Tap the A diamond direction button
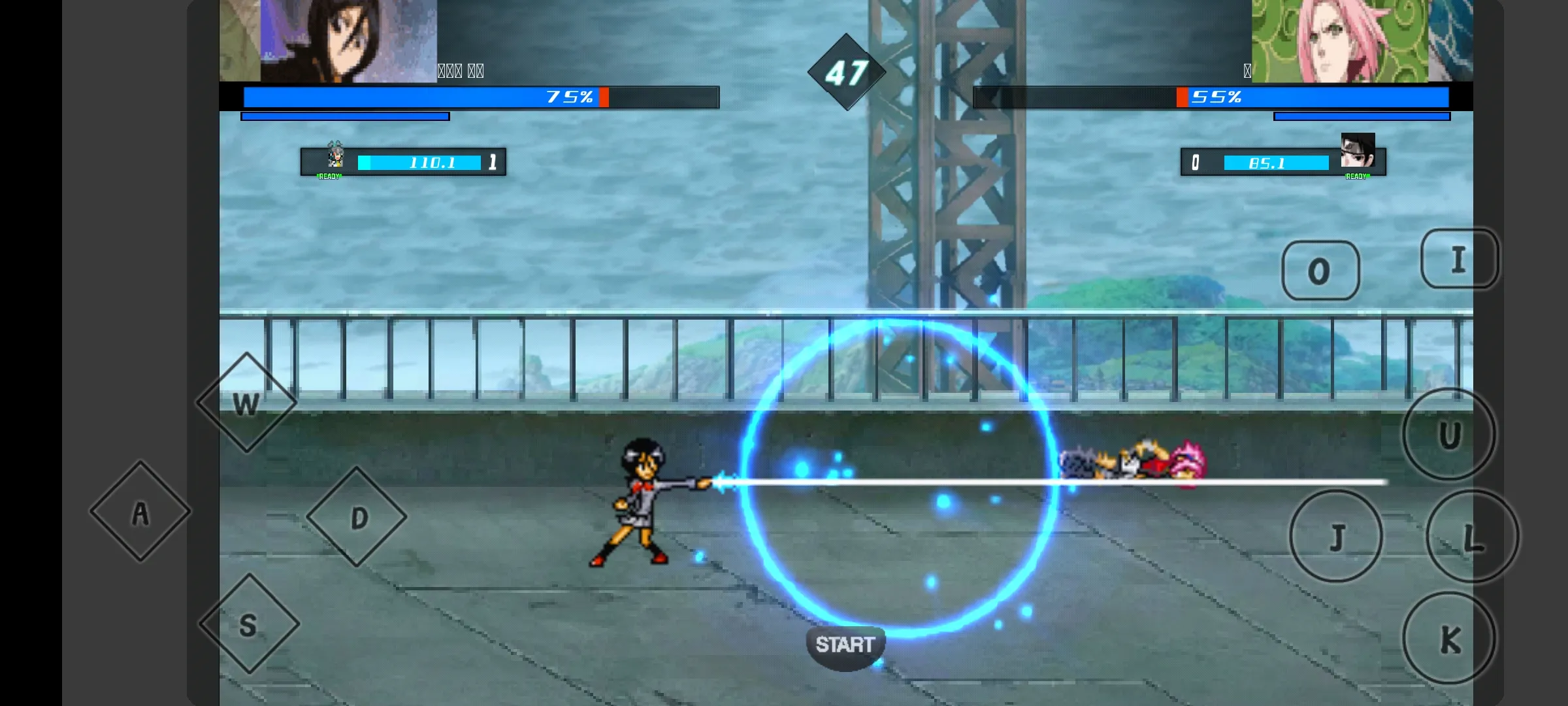 tap(140, 512)
